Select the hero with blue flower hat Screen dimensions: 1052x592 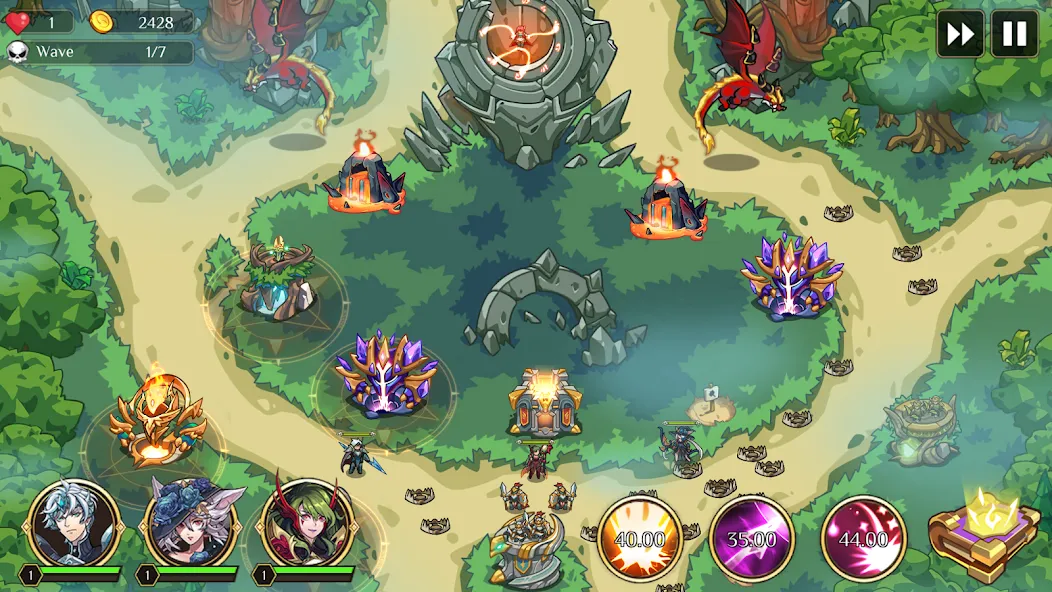190,523
